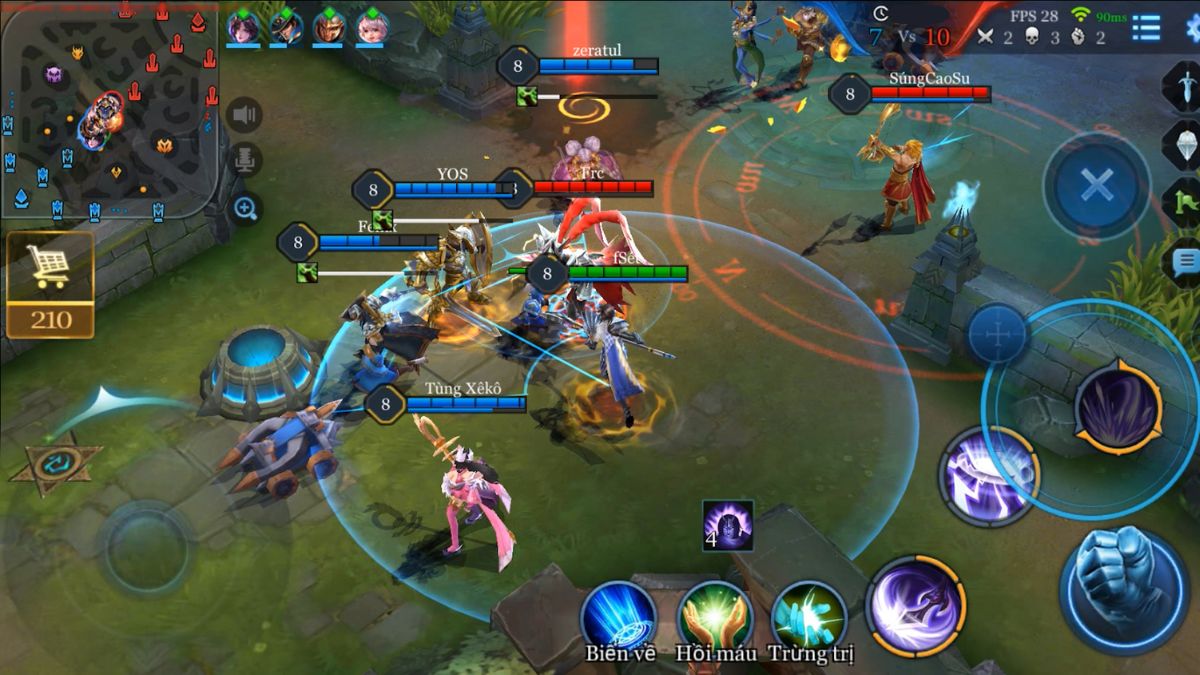The height and width of the screenshot is (675, 1200).
Task: Cancel the skill with the X button
Action: click(x=1096, y=185)
